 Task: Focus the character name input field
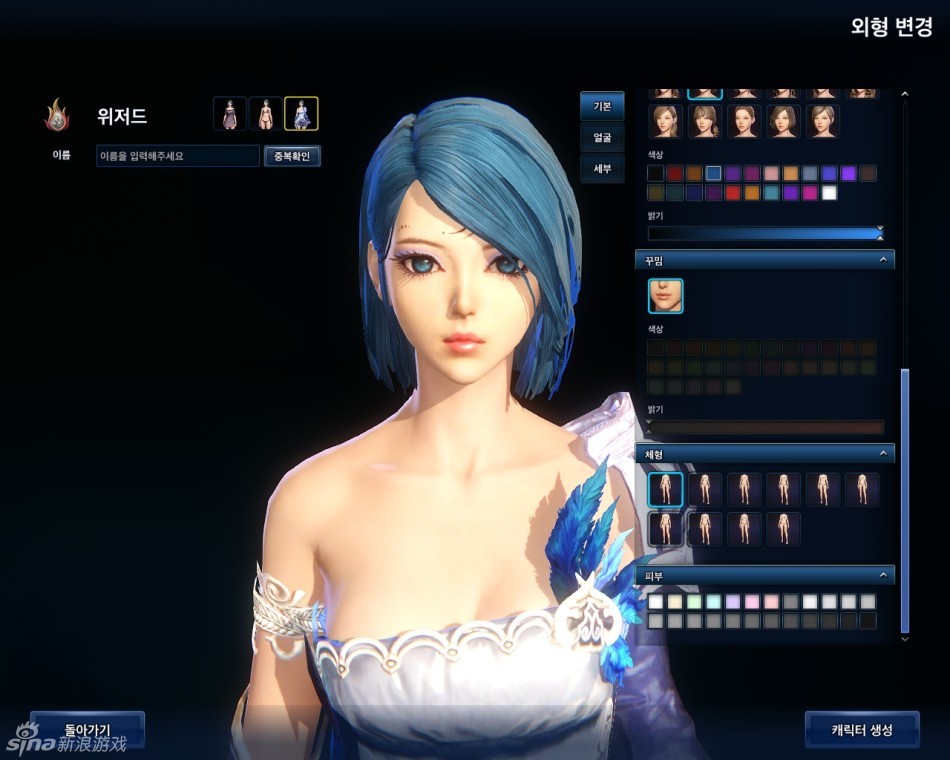tap(177, 156)
